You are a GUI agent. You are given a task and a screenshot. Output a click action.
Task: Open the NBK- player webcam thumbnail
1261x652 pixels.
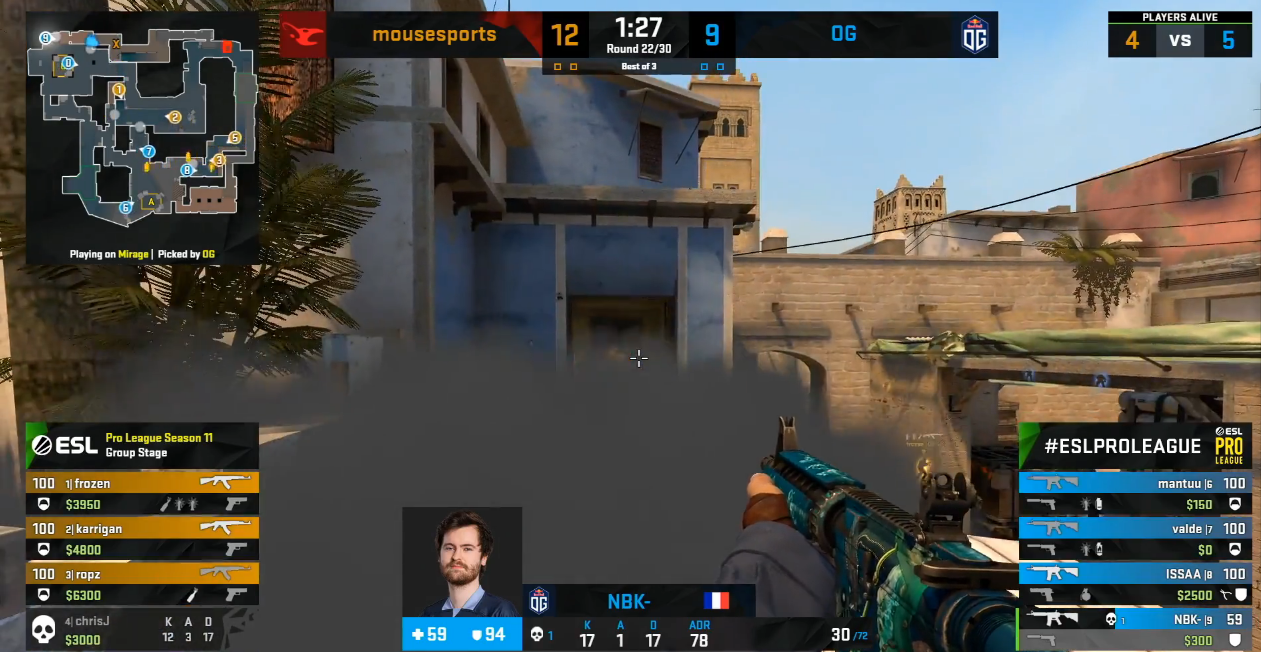(462, 562)
